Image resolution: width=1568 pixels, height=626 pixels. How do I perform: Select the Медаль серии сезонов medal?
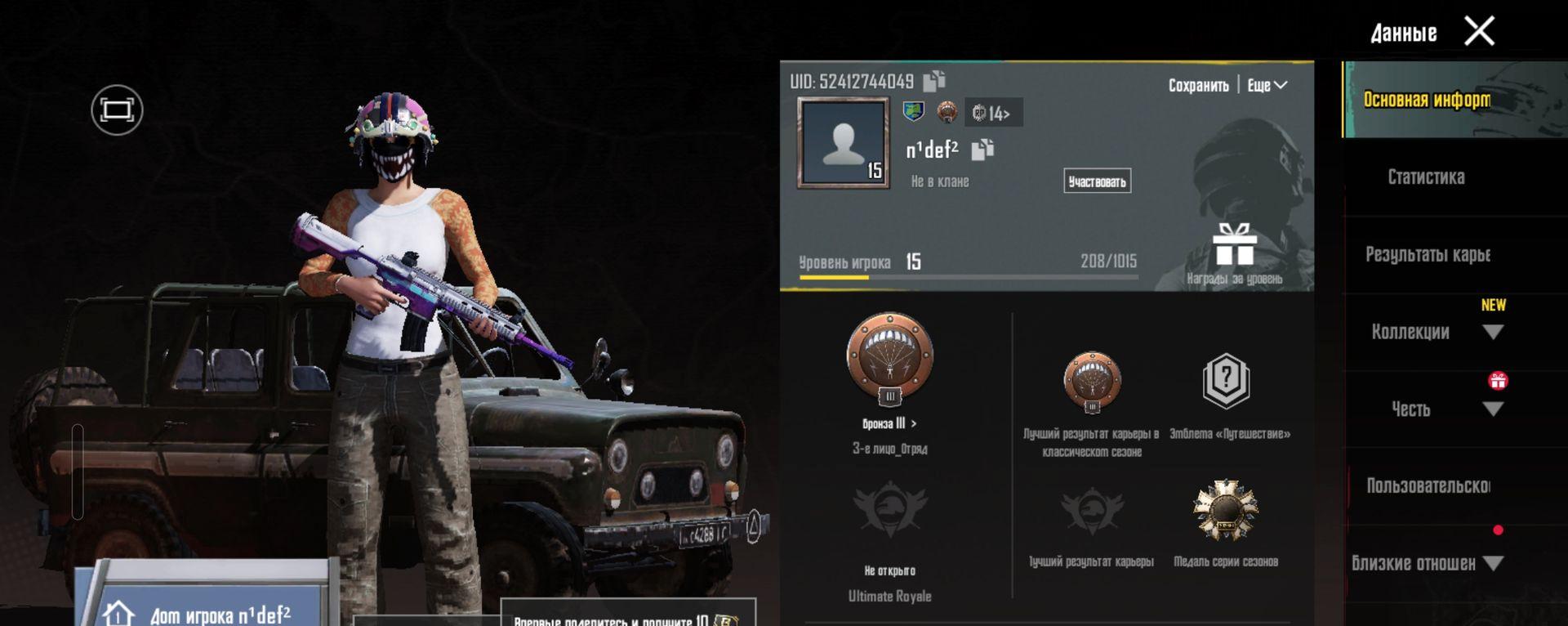tap(1225, 511)
